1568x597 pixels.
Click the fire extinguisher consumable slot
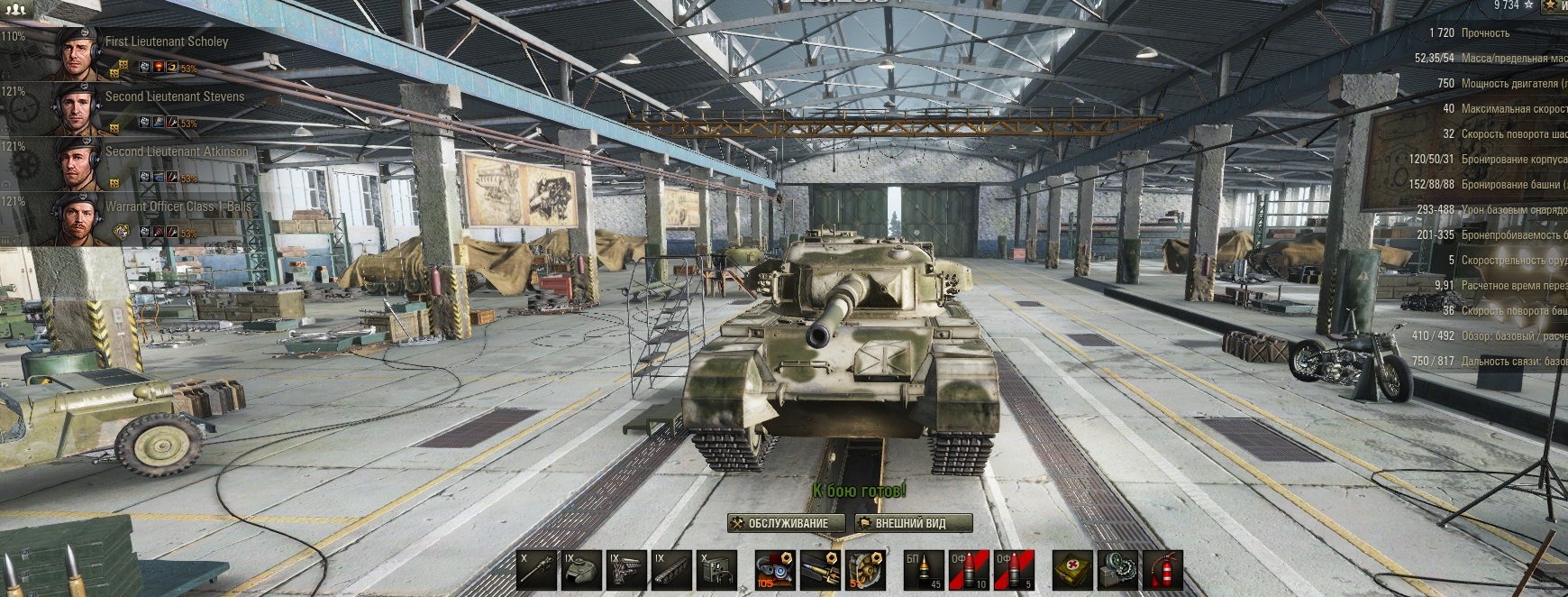tap(1162, 571)
